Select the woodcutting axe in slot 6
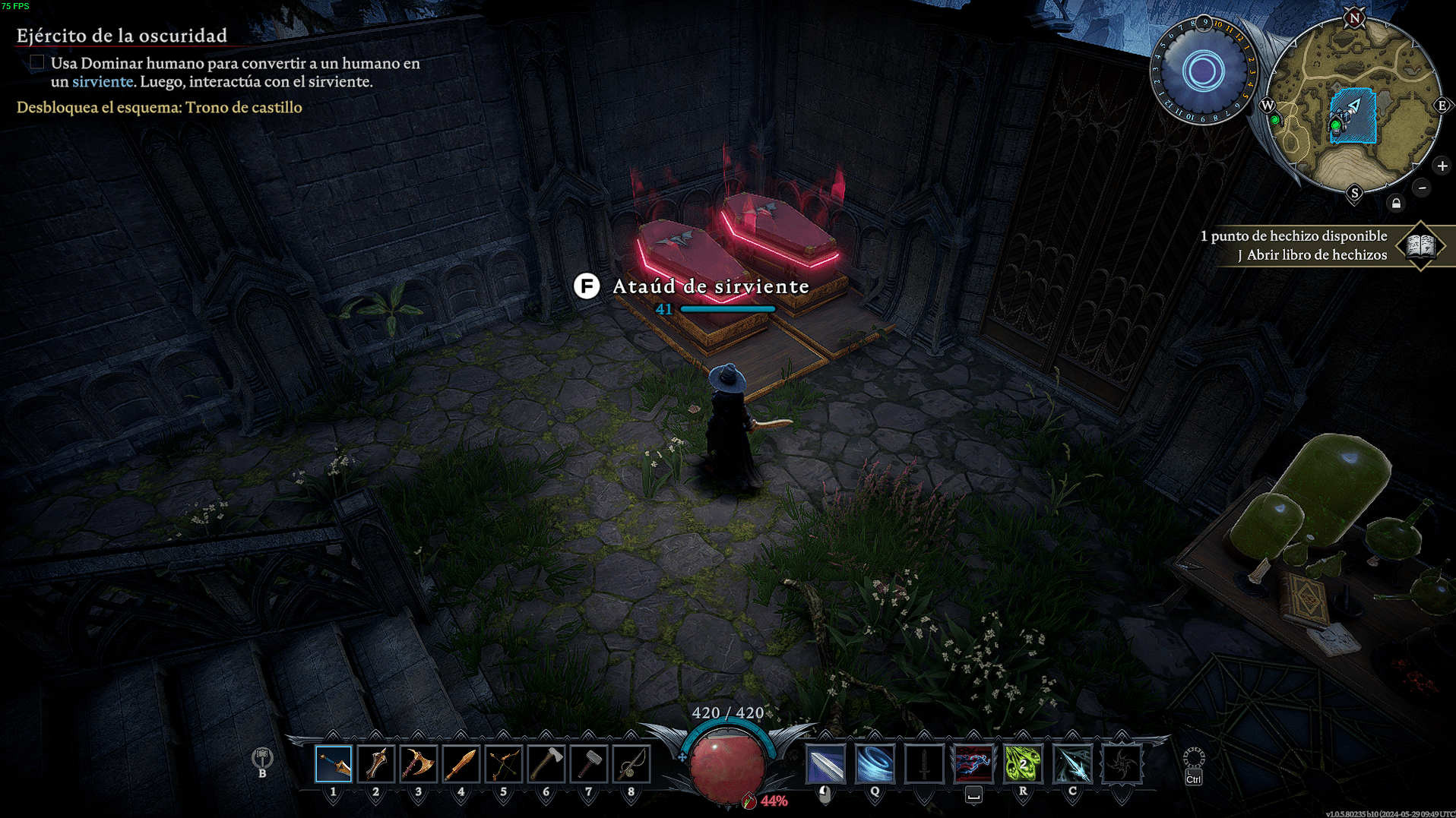The image size is (1456, 818). click(x=546, y=764)
